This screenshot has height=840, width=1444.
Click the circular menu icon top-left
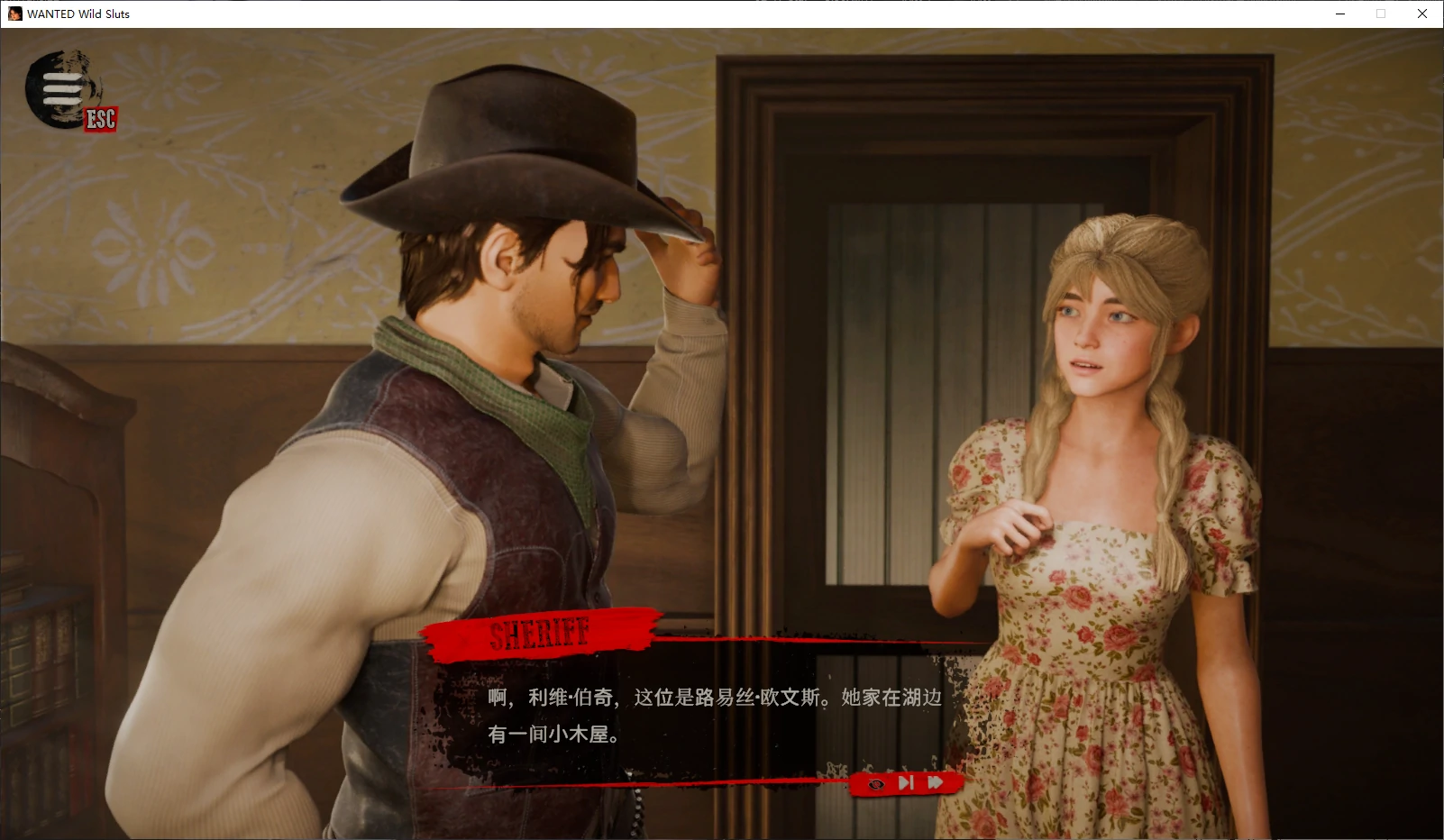(x=59, y=89)
